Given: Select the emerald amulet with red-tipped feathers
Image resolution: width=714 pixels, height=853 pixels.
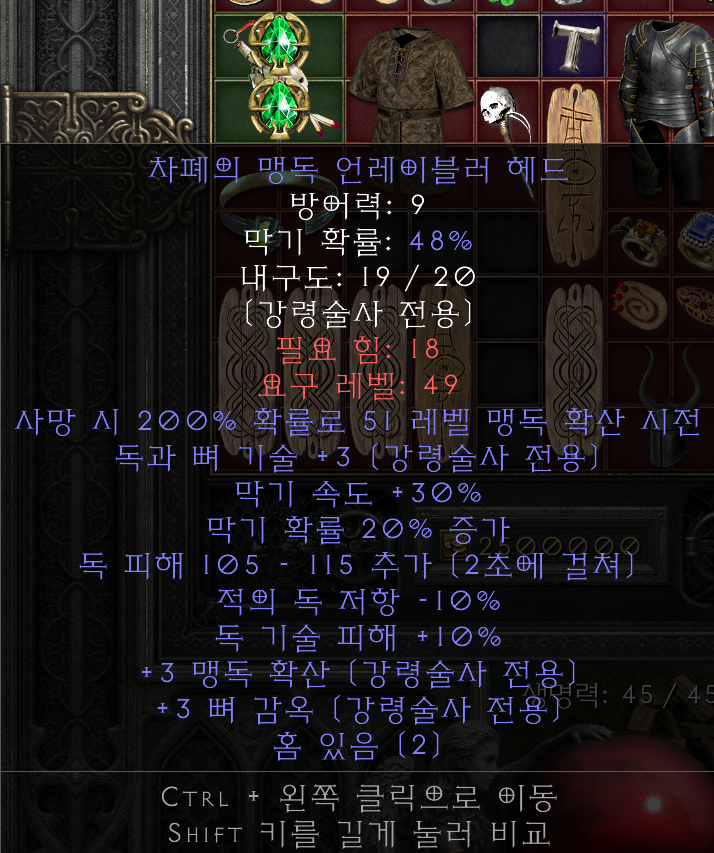Looking at the screenshot, I should click(x=278, y=106).
